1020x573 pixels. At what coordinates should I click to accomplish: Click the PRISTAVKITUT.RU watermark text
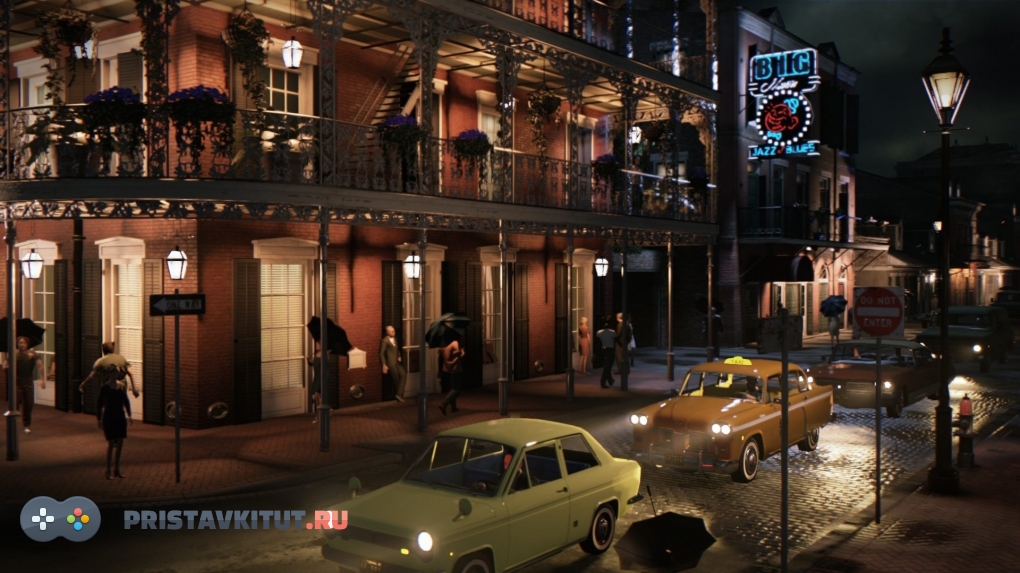[x=235, y=519]
